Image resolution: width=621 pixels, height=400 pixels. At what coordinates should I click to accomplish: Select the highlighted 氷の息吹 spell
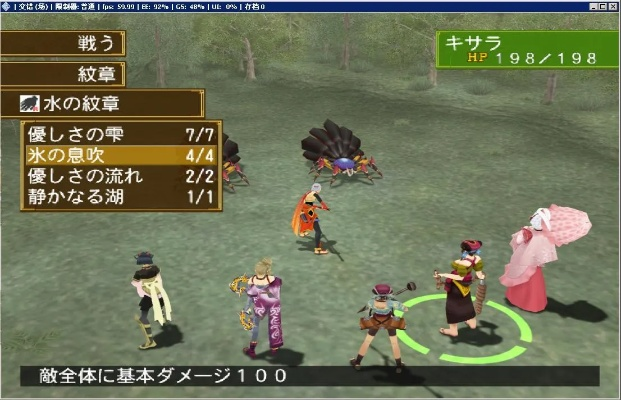pyautogui.click(x=121, y=156)
